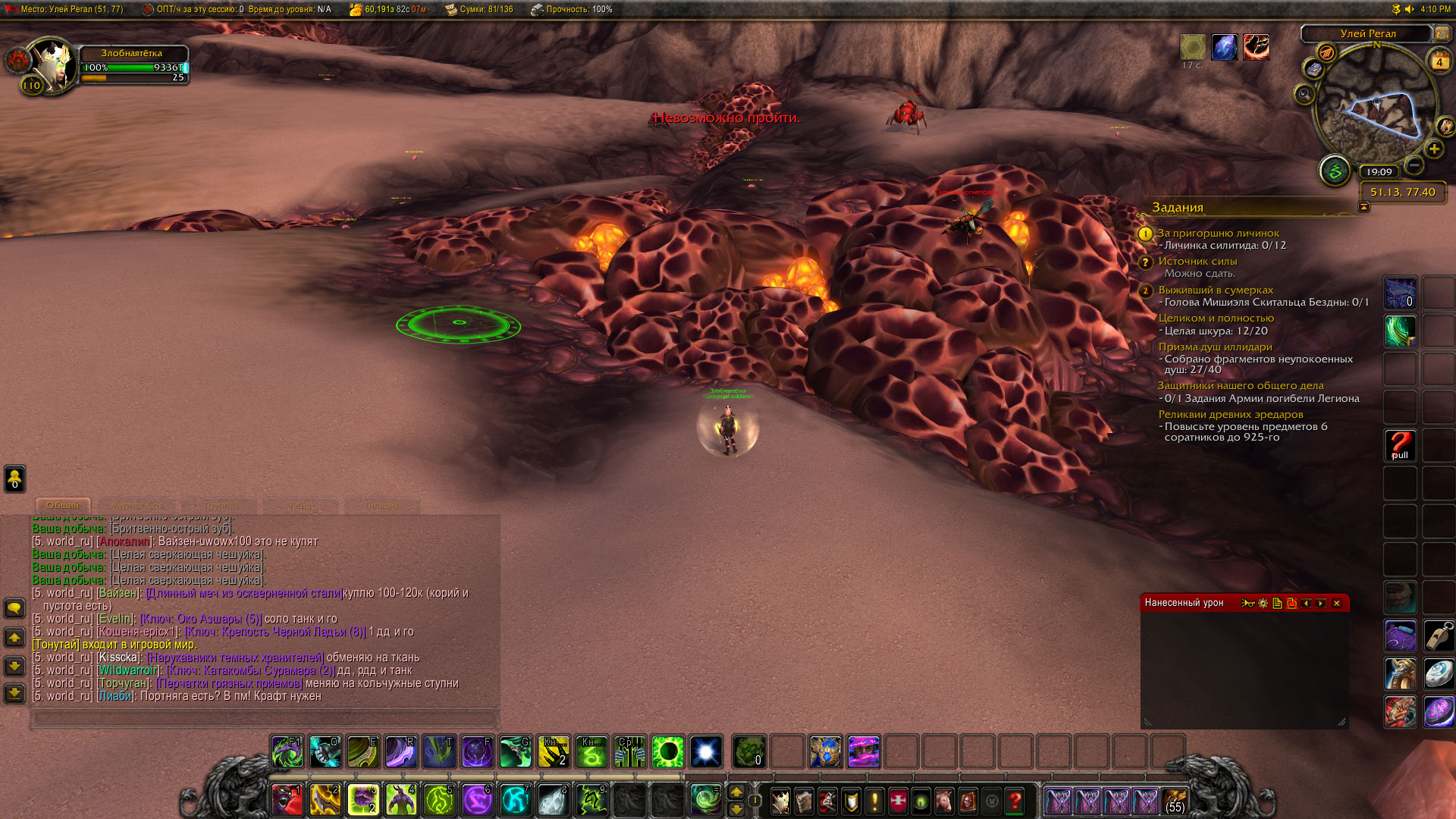Click the minimap tracking magnifier button
1456x819 pixels.
coord(1304,94)
